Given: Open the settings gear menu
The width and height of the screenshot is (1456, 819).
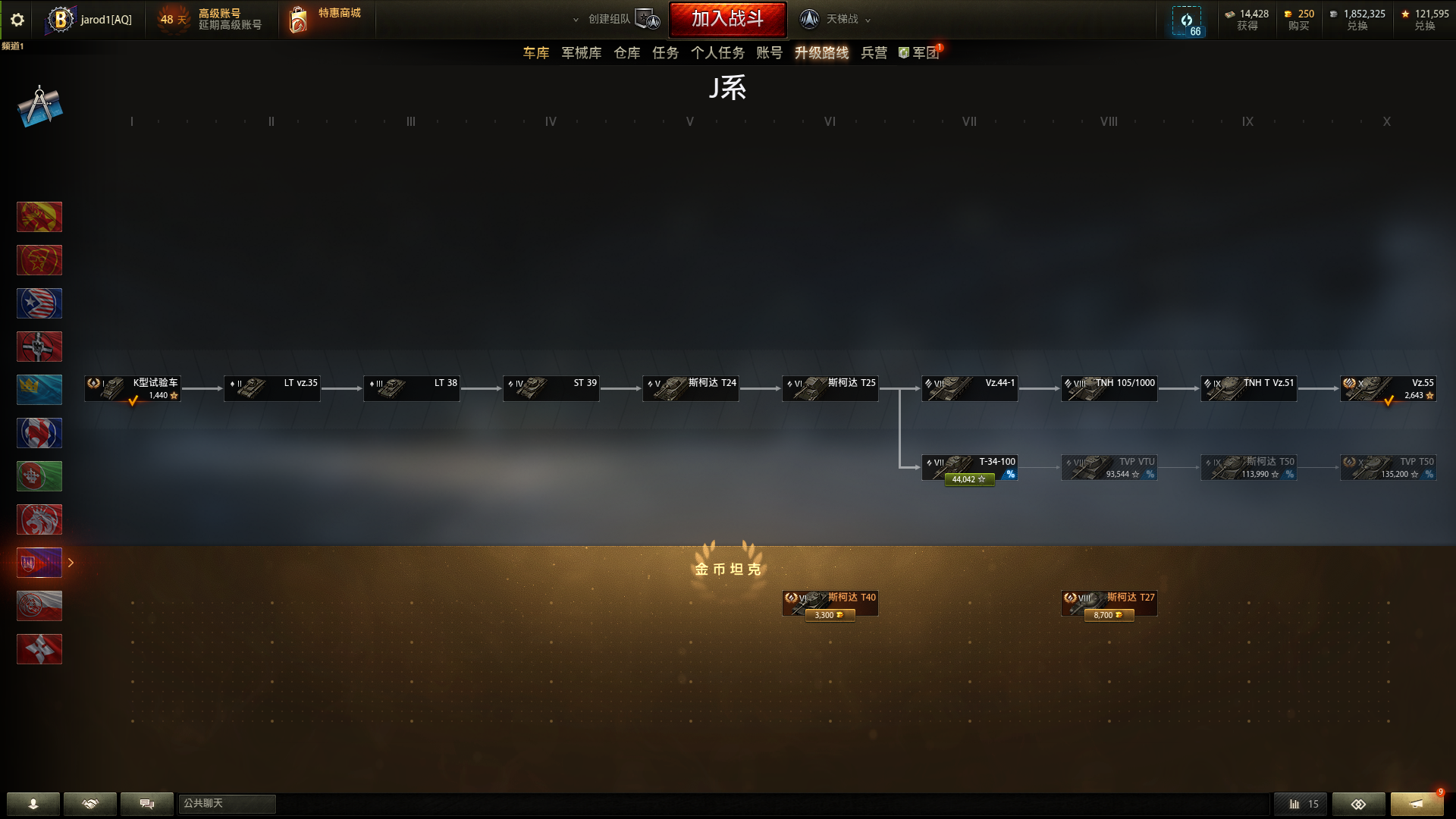Looking at the screenshot, I should coord(17,20).
